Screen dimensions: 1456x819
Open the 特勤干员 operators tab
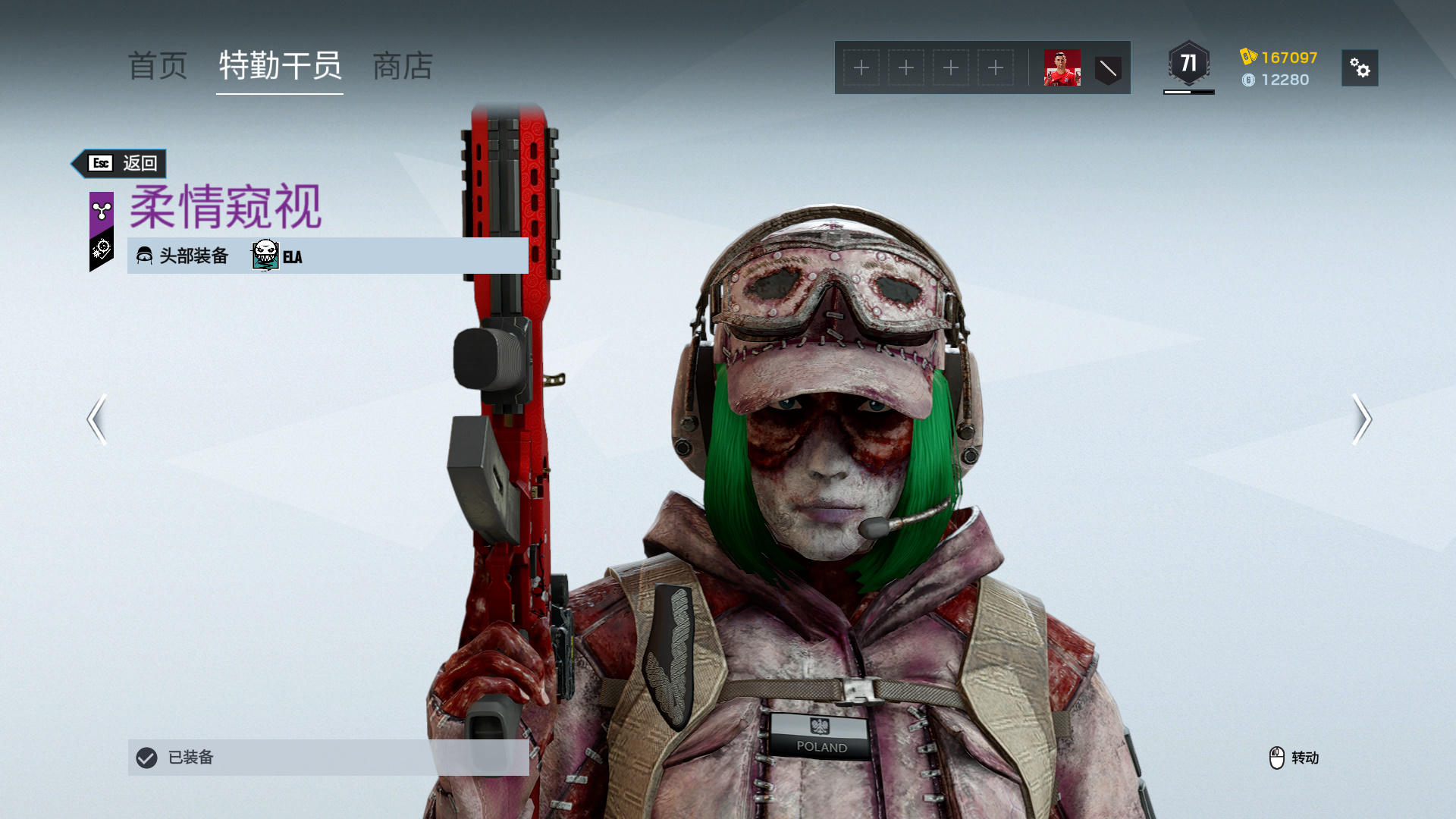click(280, 67)
